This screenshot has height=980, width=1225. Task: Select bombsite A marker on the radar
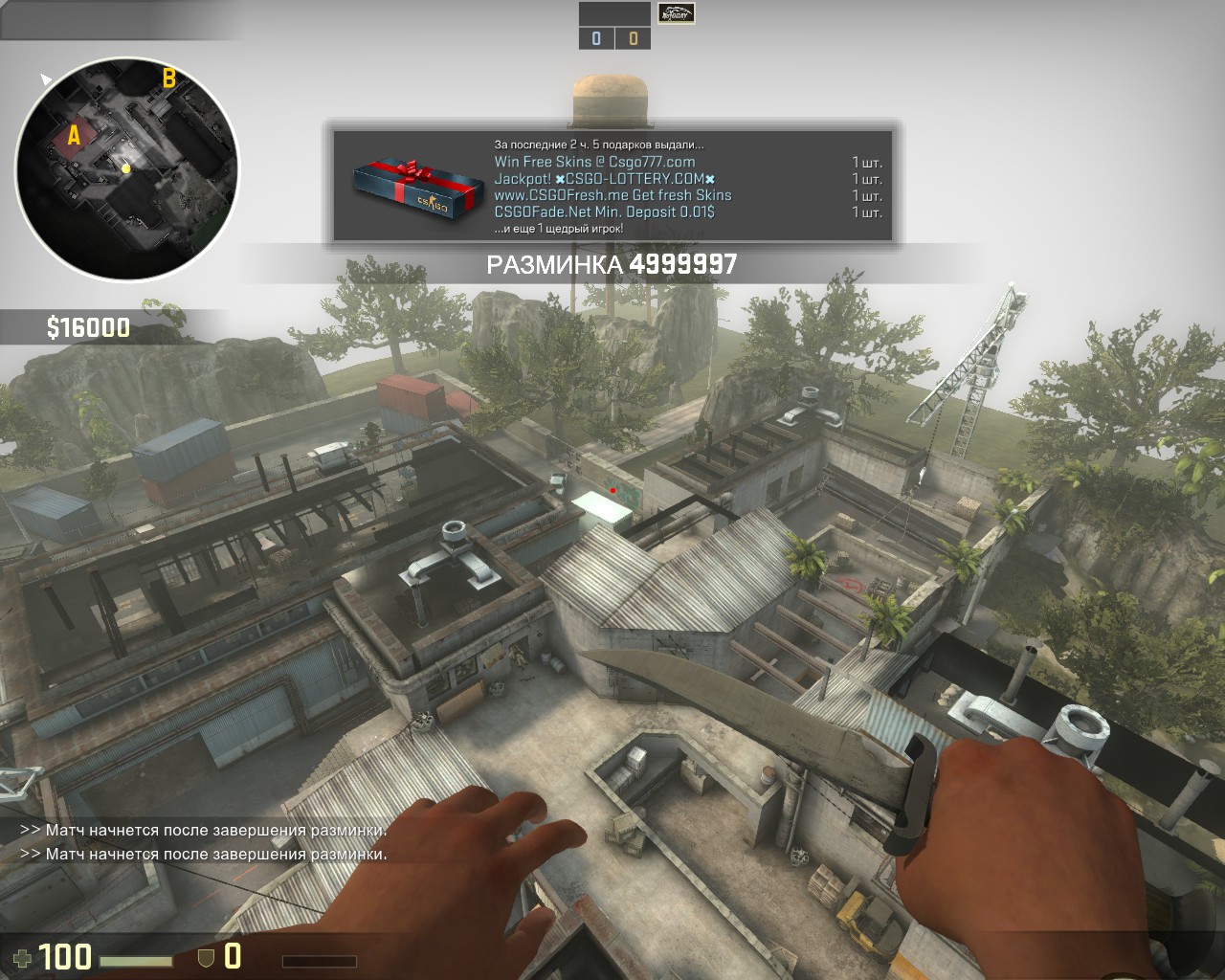coord(74,135)
